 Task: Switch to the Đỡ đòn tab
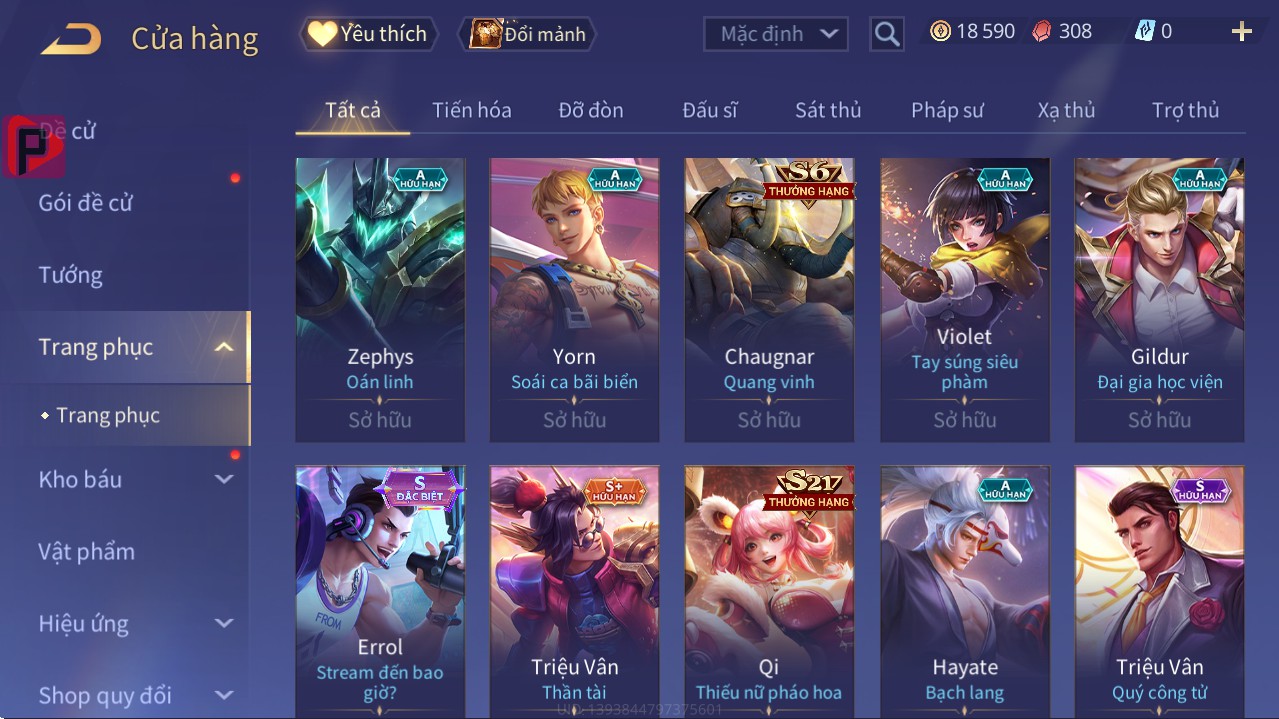(x=590, y=110)
